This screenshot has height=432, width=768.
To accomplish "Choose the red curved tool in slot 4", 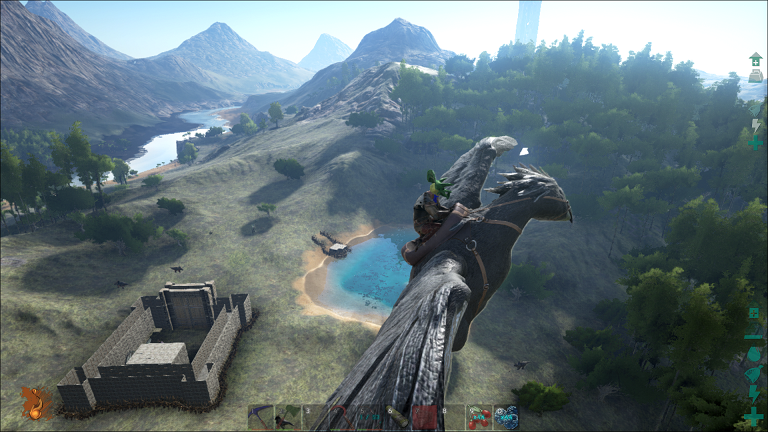I will coord(343,417).
